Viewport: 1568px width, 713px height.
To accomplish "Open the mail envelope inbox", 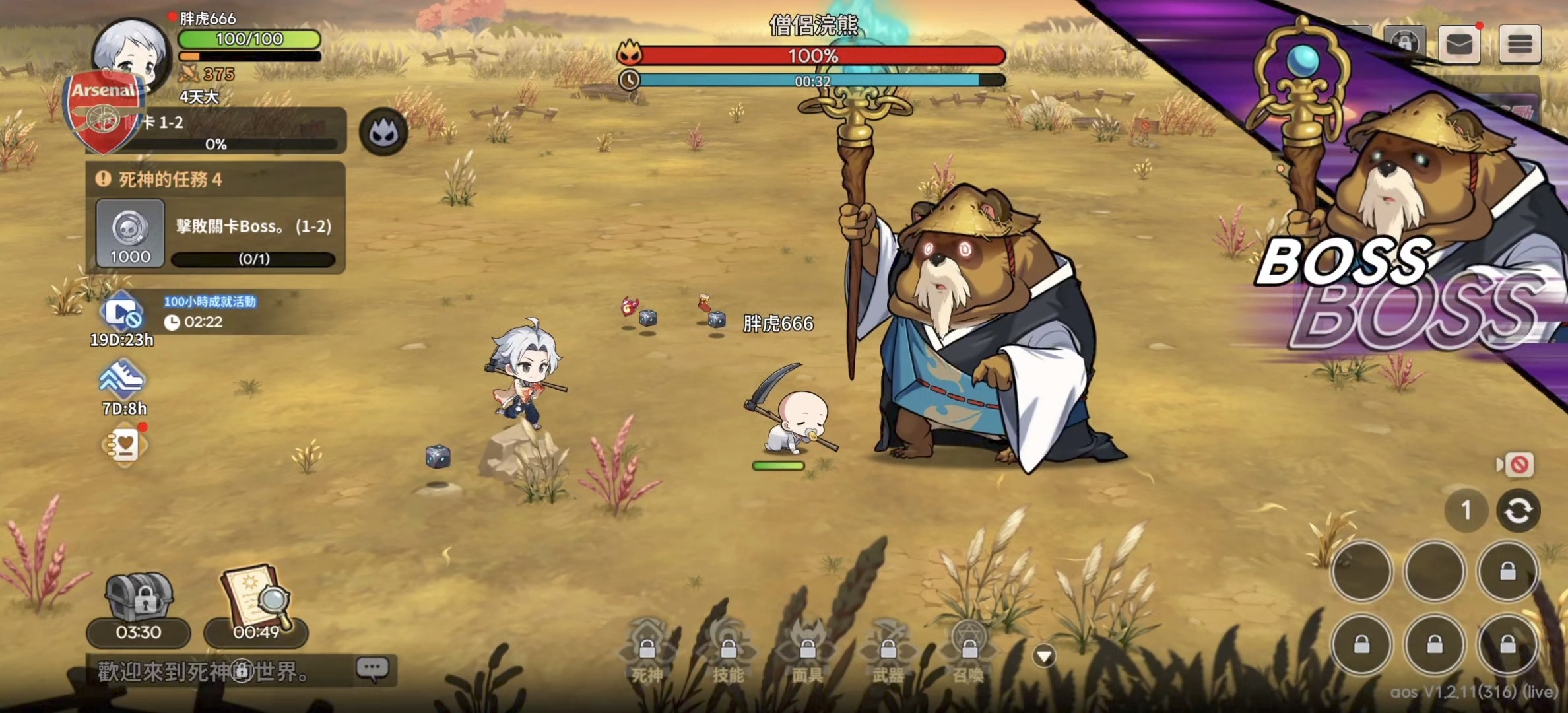I will [1459, 44].
